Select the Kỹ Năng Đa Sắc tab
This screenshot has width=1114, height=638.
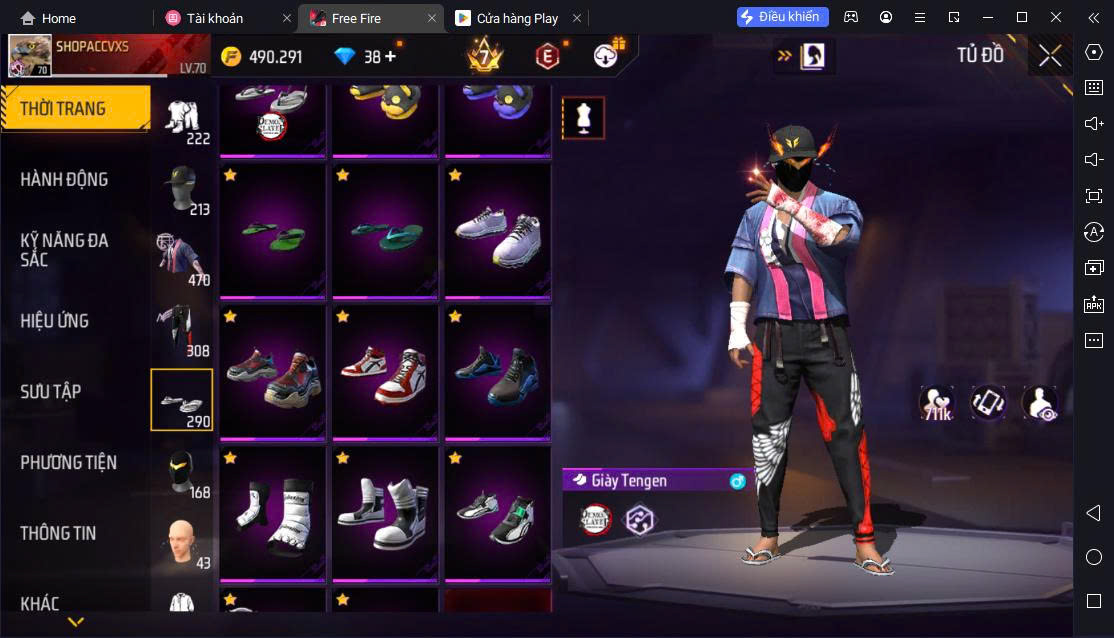65,250
